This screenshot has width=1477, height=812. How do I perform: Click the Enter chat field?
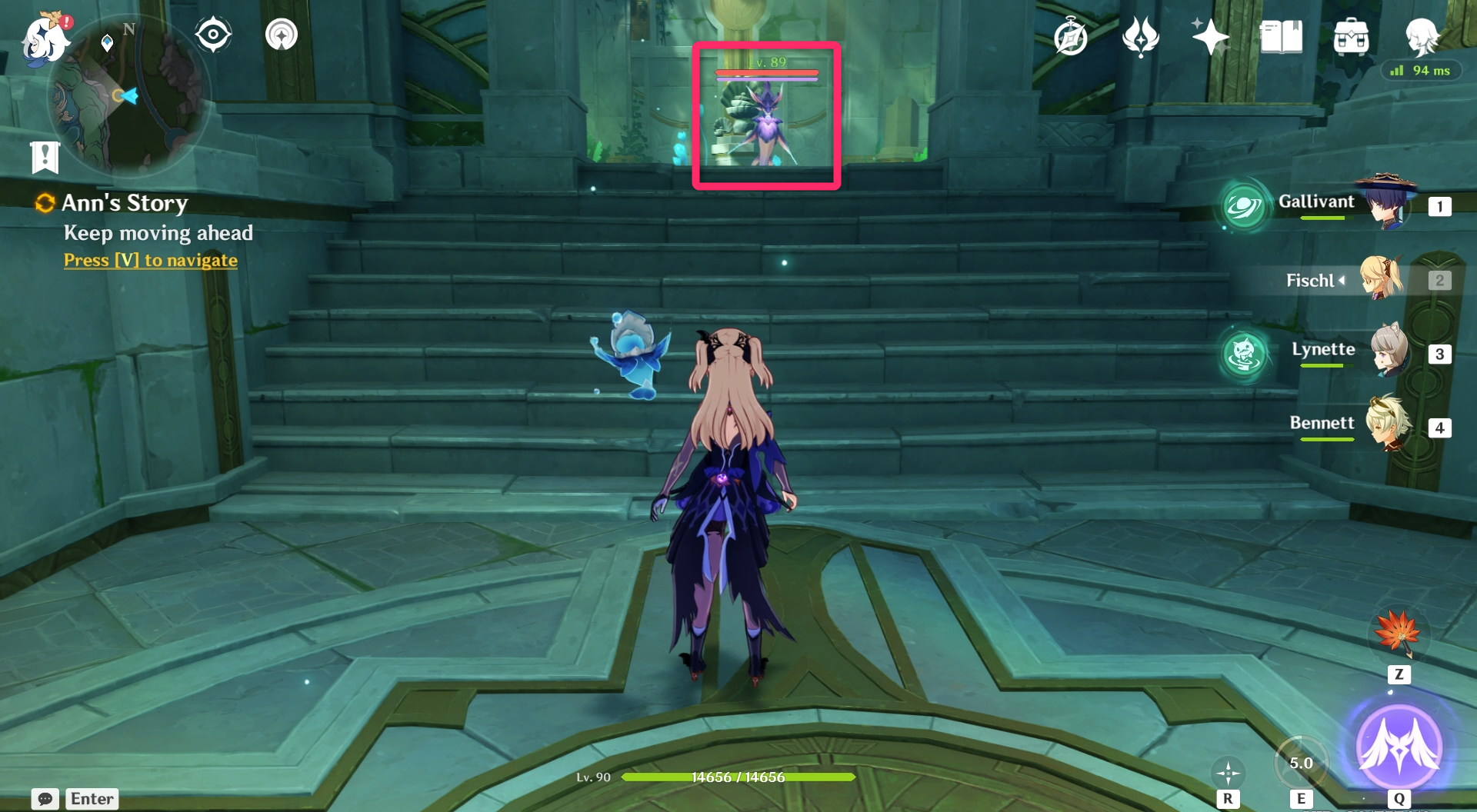click(x=92, y=799)
